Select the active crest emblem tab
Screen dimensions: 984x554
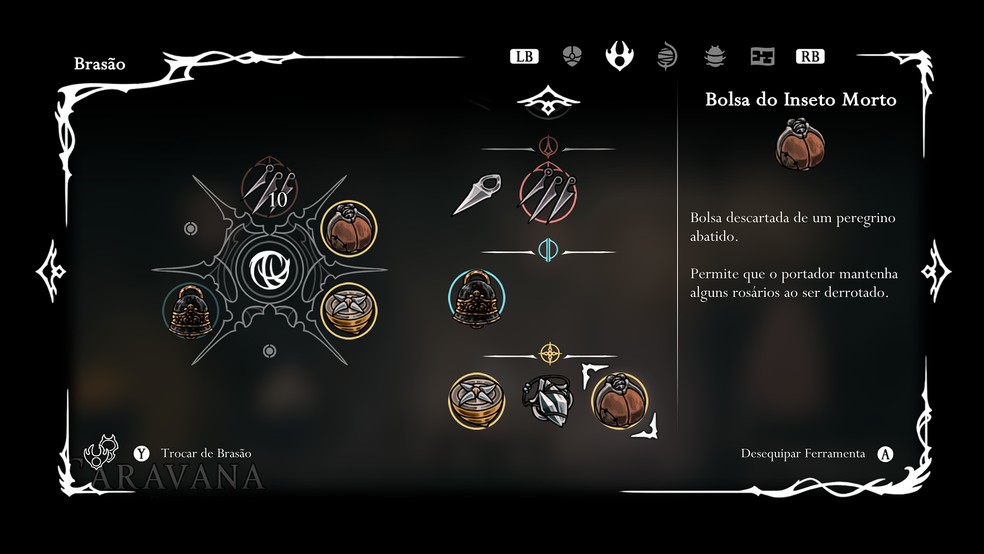tap(619, 55)
